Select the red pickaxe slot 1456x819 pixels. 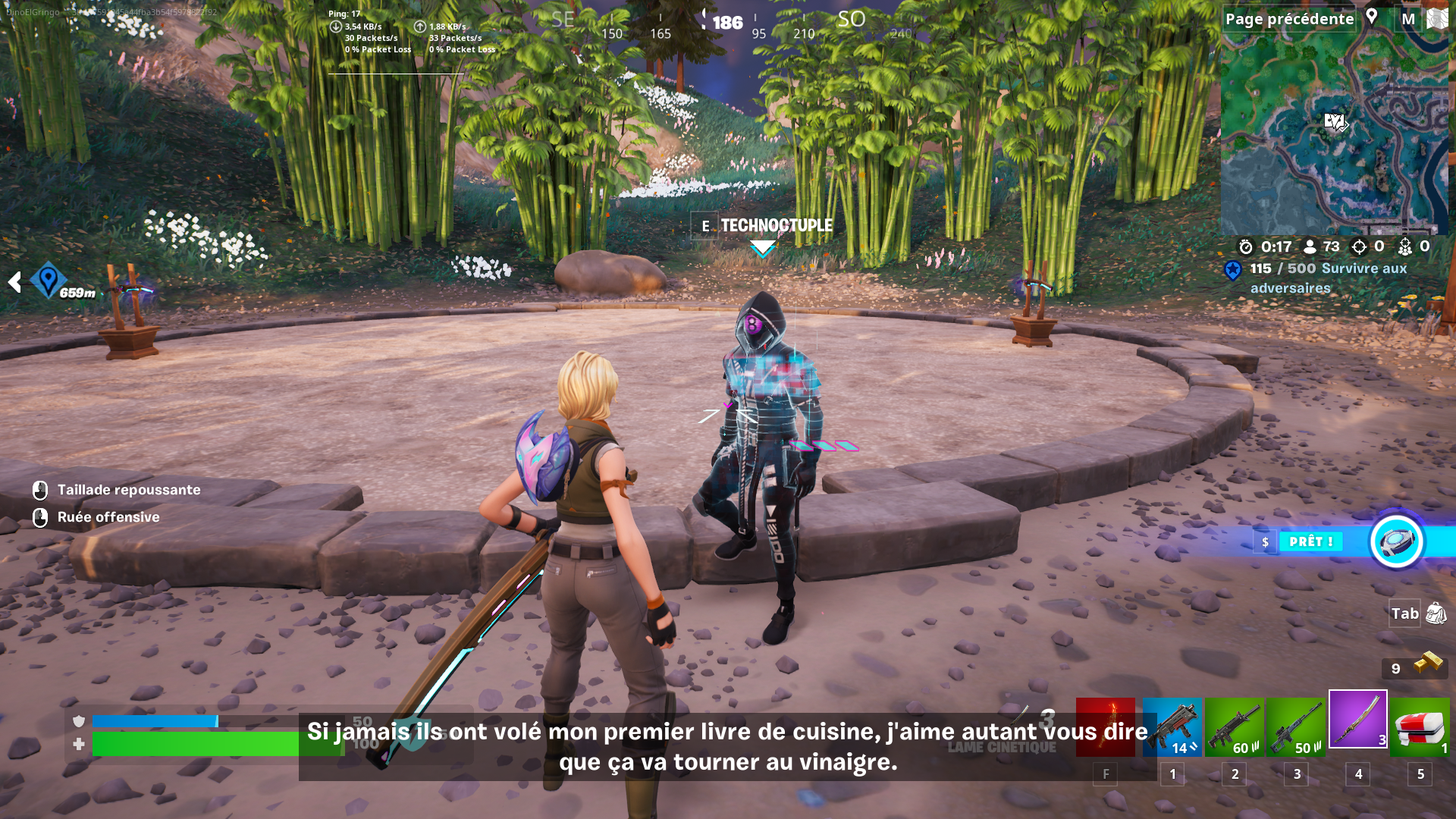[1106, 727]
